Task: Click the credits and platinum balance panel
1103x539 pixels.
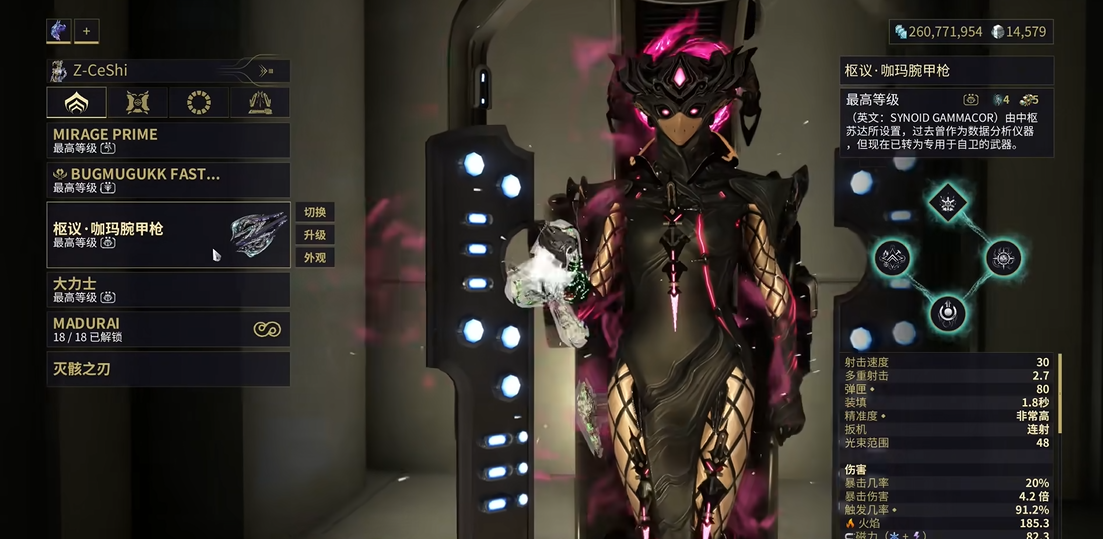Action: (970, 32)
